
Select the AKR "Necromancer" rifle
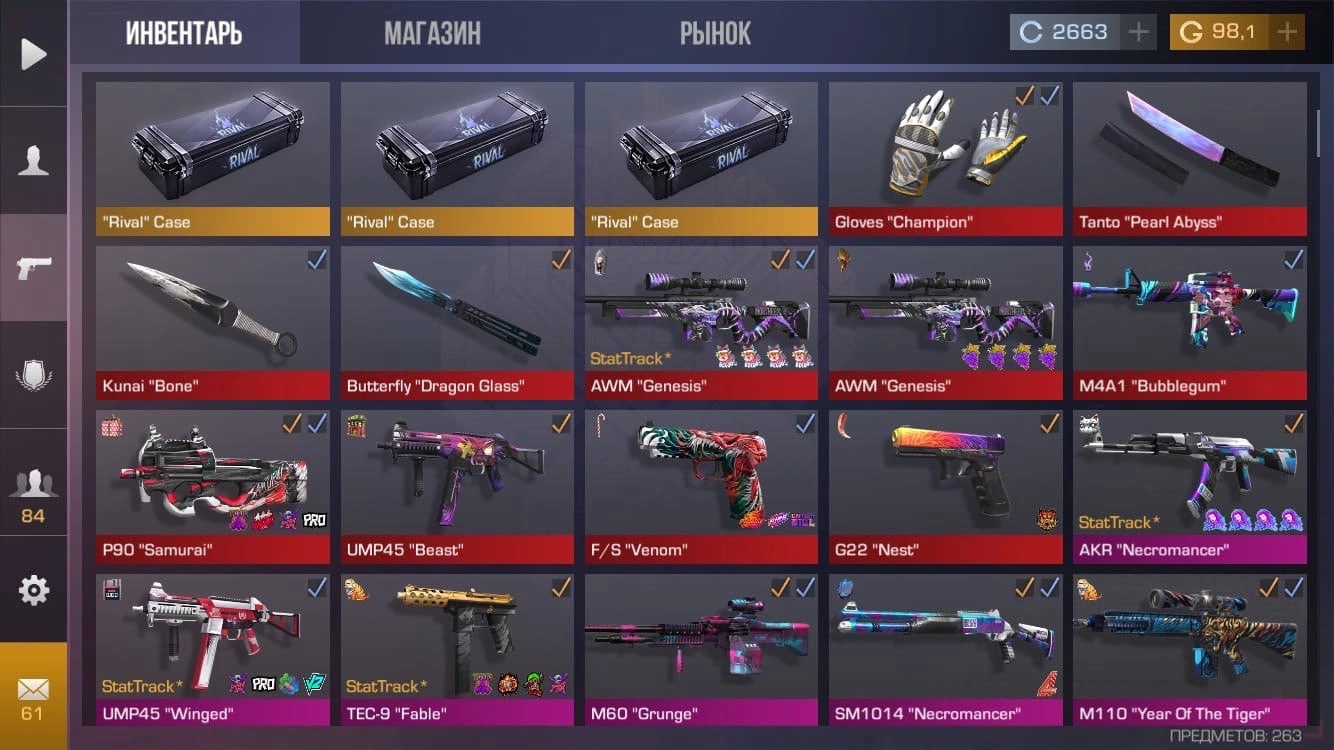point(1189,486)
